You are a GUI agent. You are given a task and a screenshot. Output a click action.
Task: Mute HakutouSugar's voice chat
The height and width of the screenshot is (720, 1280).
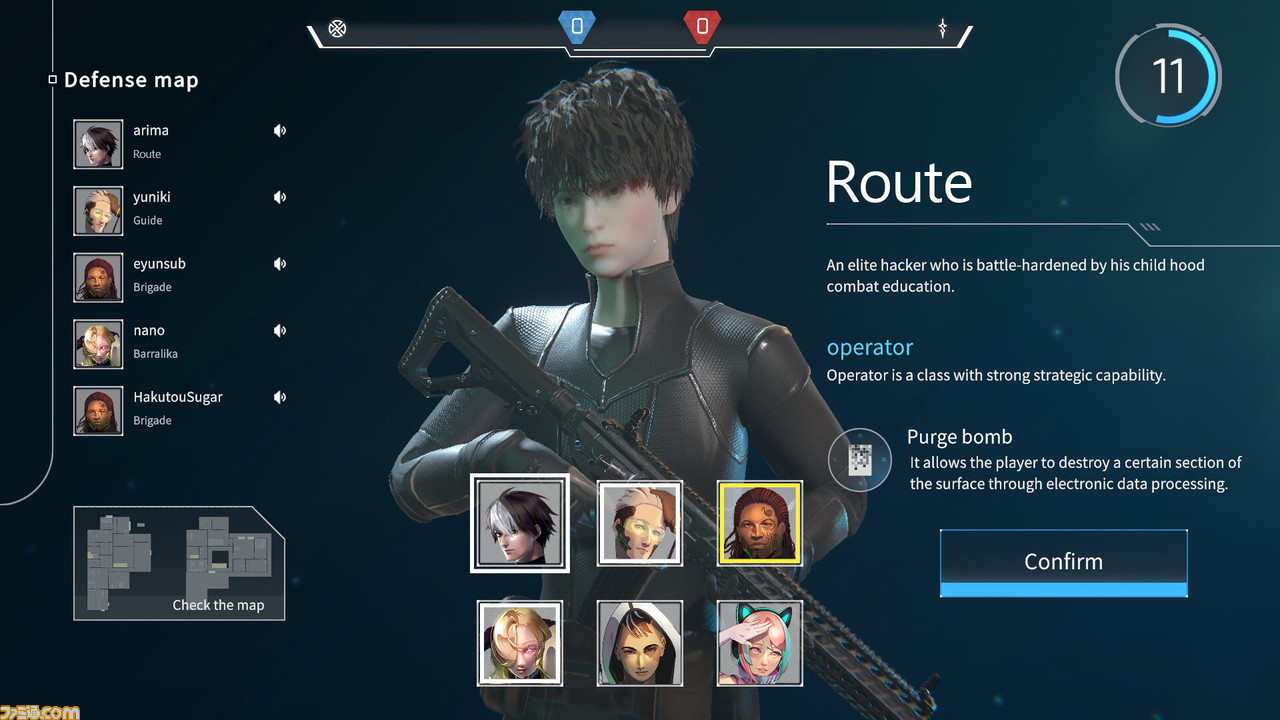[280, 398]
